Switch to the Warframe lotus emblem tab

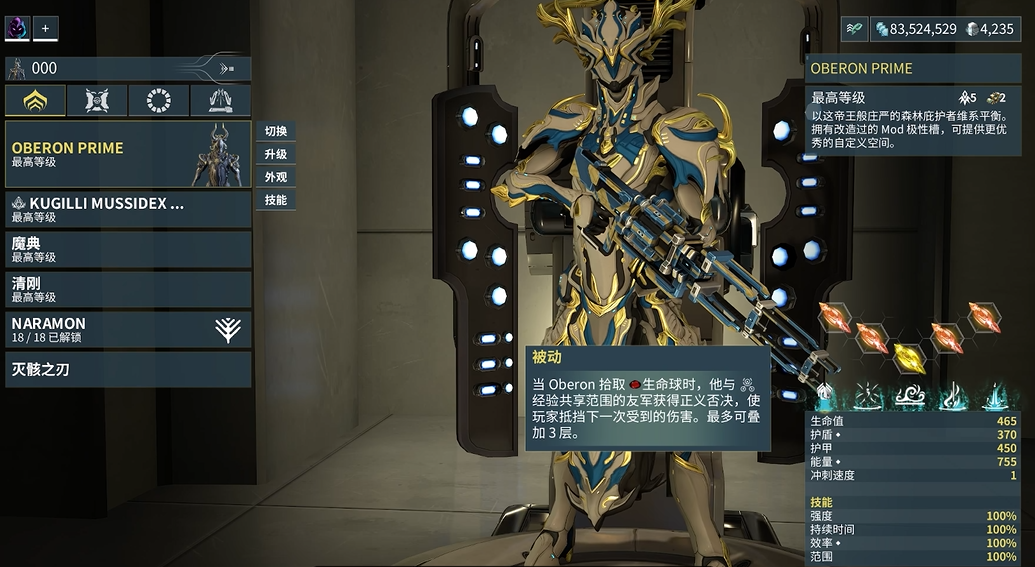coord(35,100)
